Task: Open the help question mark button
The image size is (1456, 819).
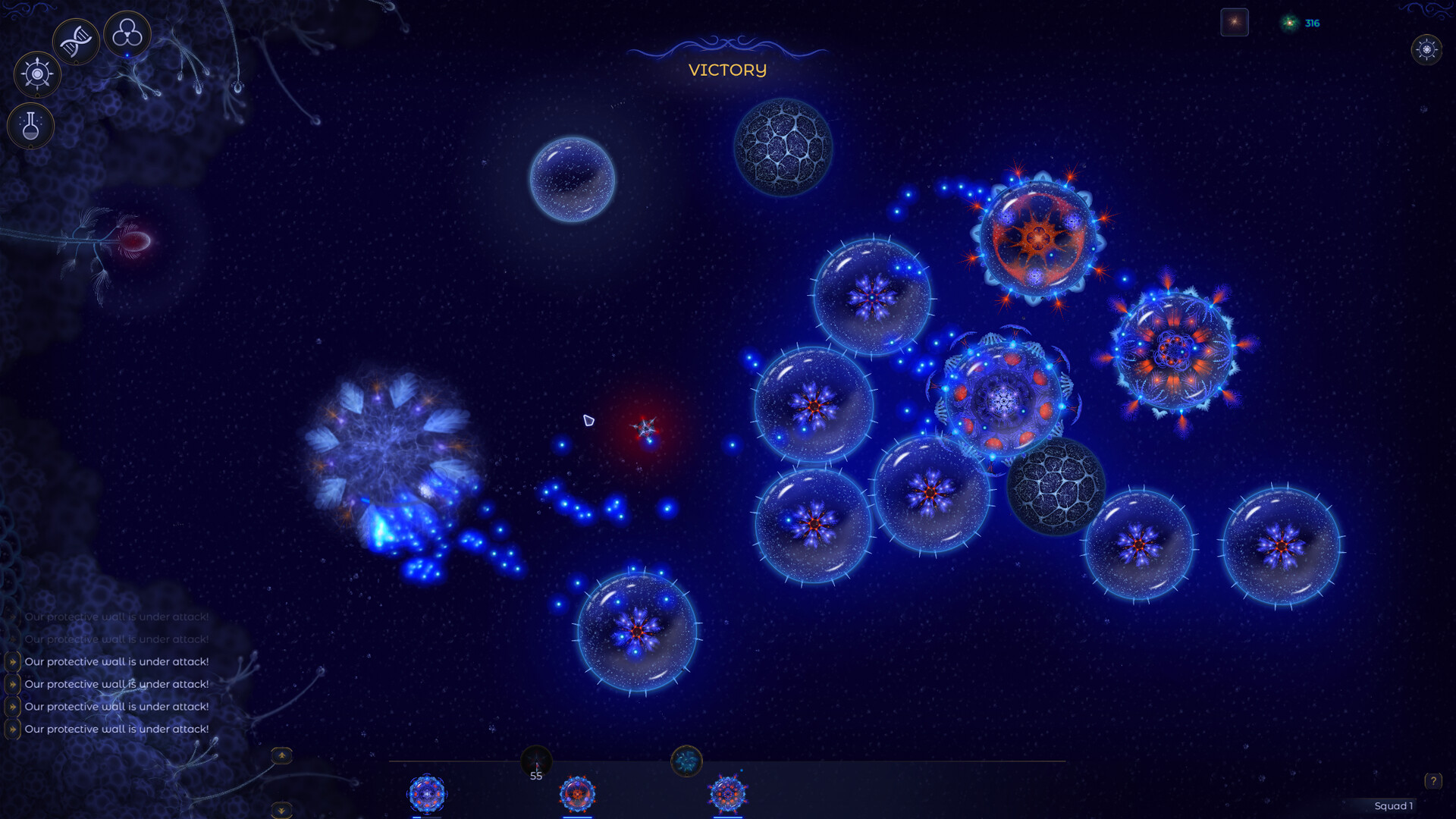Action: [1432, 780]
